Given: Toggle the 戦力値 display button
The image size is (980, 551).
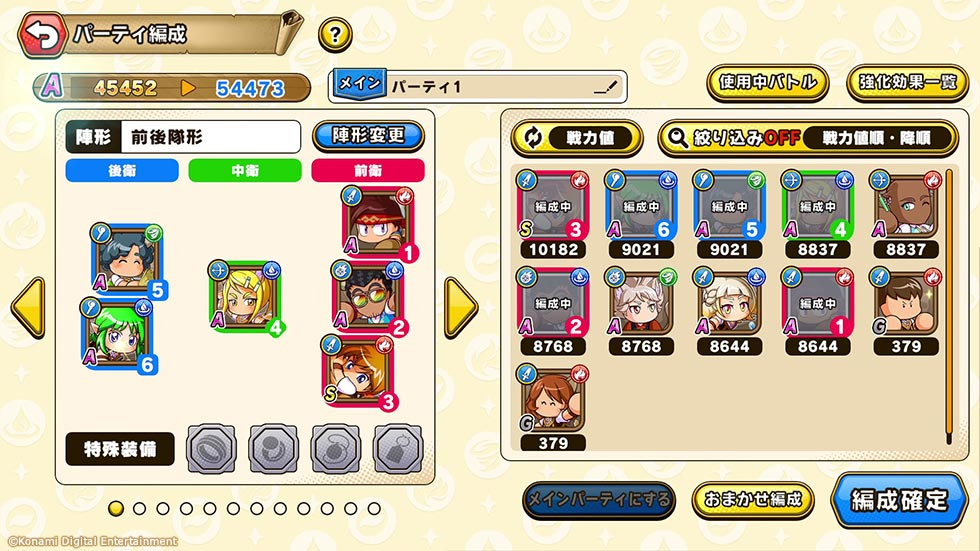Looking at the screenshot, I should coord(577,138).
